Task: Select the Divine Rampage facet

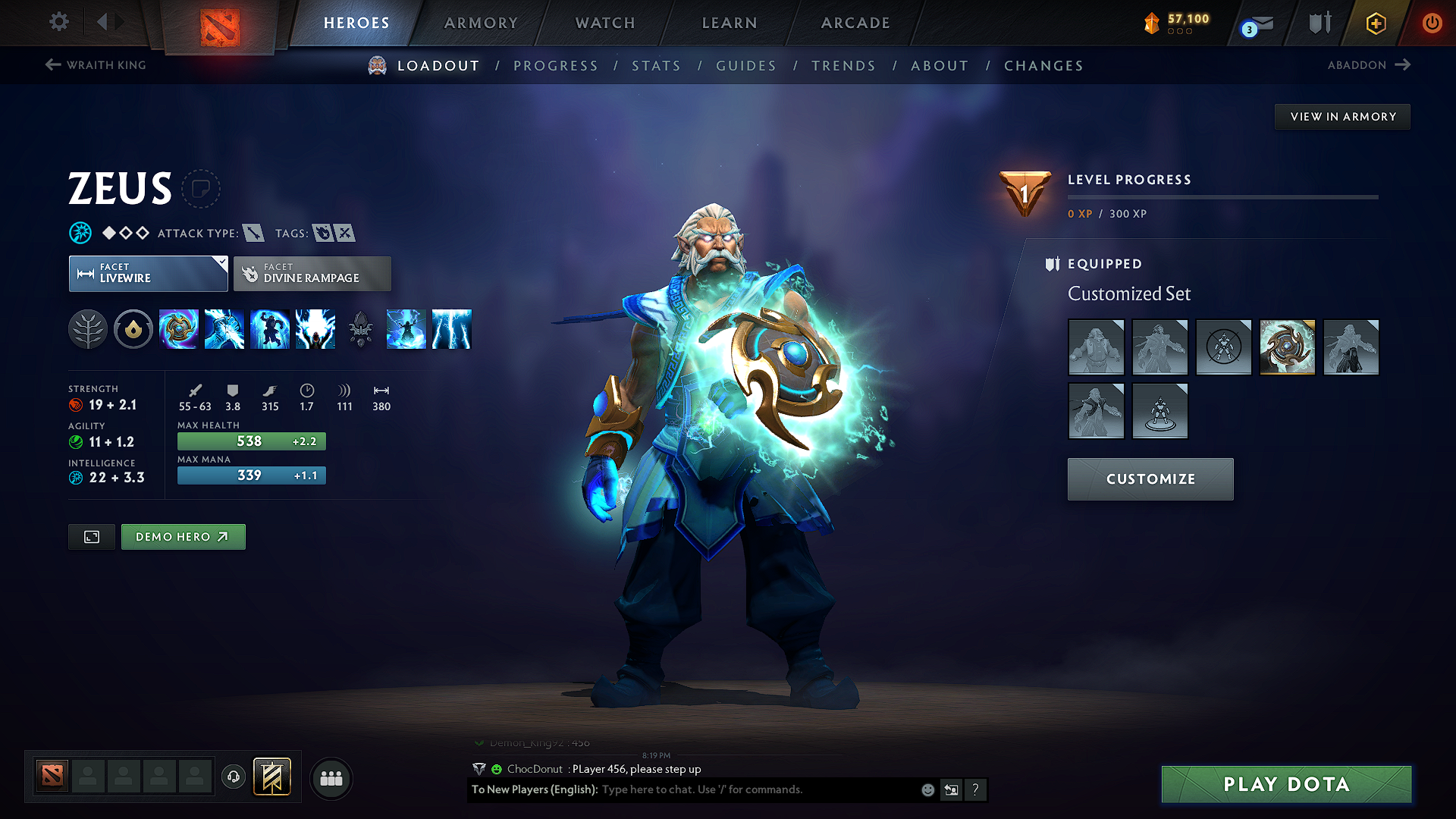Action: click(x=312, y=273)
